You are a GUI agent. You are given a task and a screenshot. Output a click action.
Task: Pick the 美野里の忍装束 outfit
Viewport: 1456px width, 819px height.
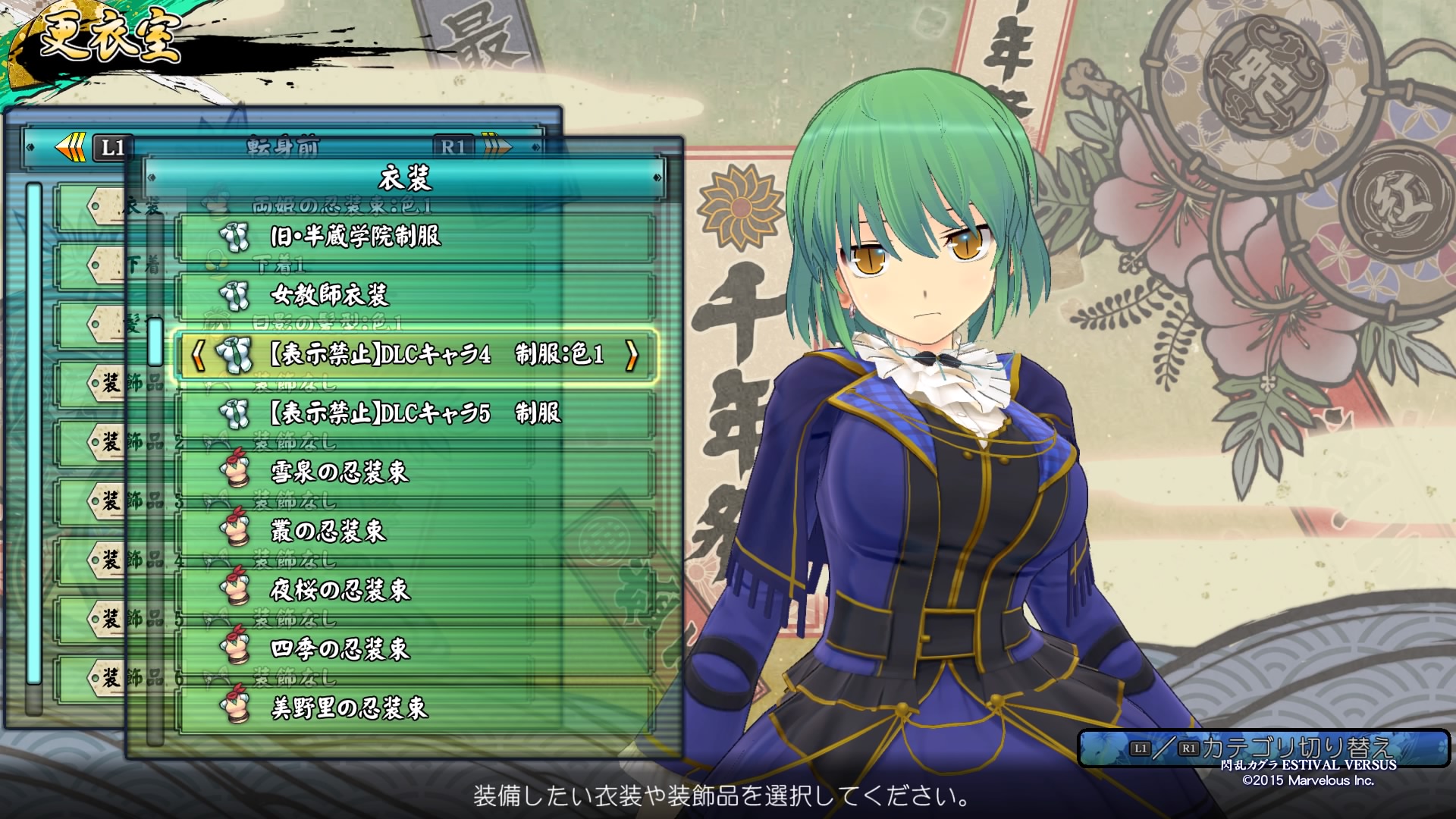[416, 708]
